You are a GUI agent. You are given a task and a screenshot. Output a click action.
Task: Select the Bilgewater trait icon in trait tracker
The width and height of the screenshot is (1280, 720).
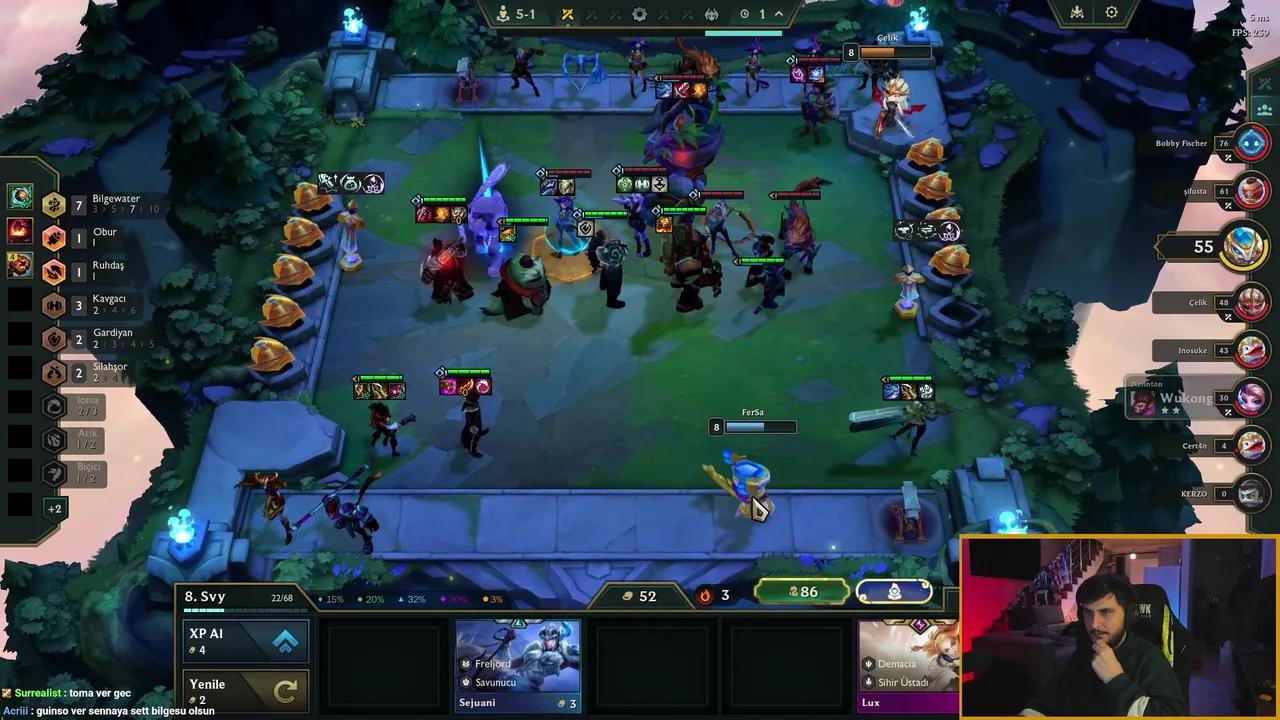(54, 204)
